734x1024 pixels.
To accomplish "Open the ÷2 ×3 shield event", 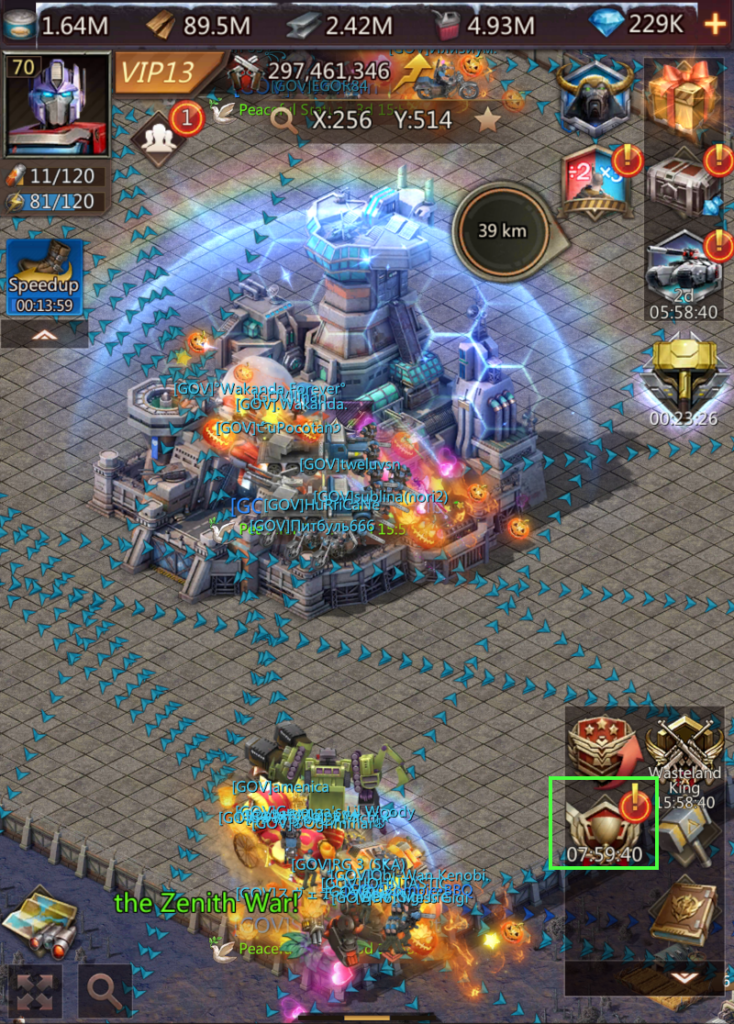I will click(596, 182).
